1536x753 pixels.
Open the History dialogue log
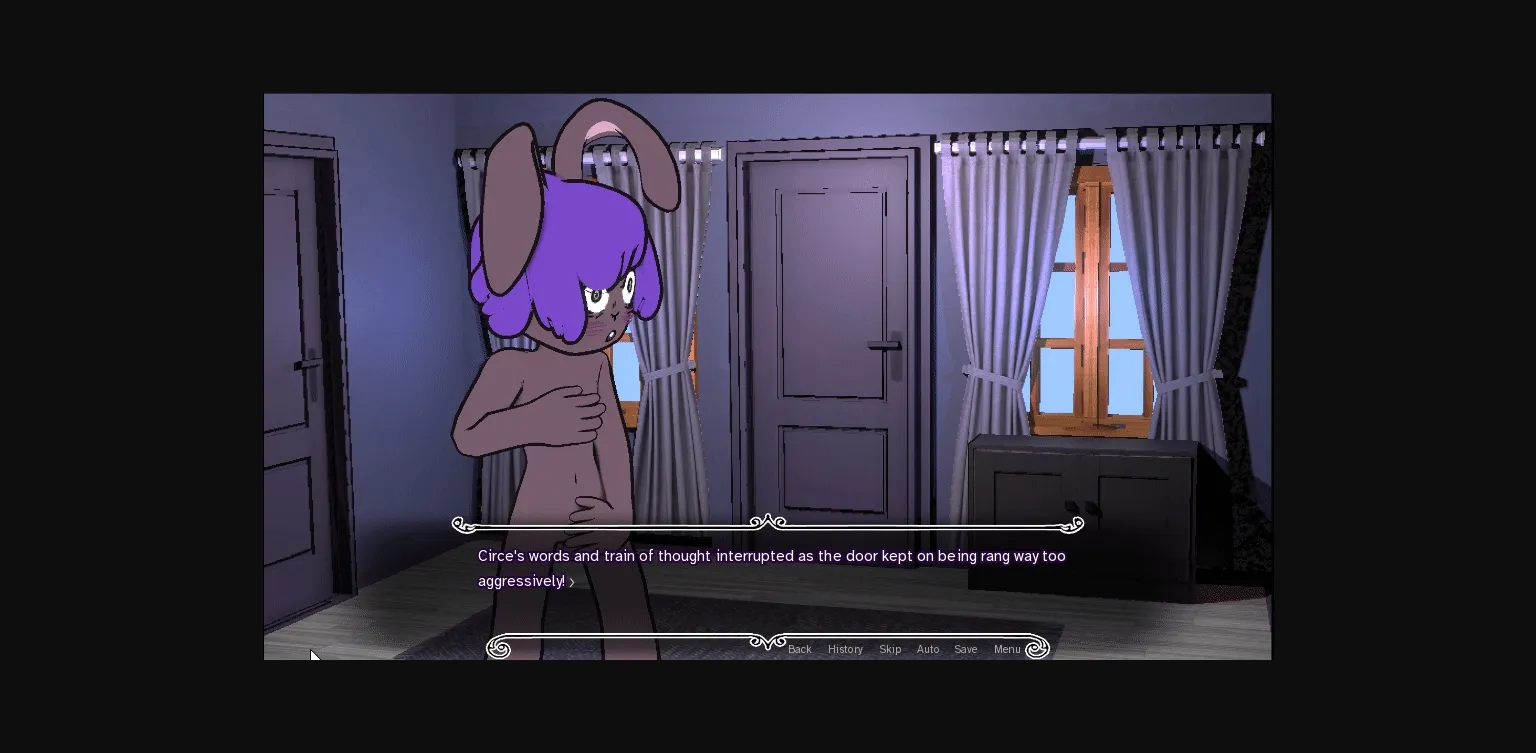[x=845, y=649]
